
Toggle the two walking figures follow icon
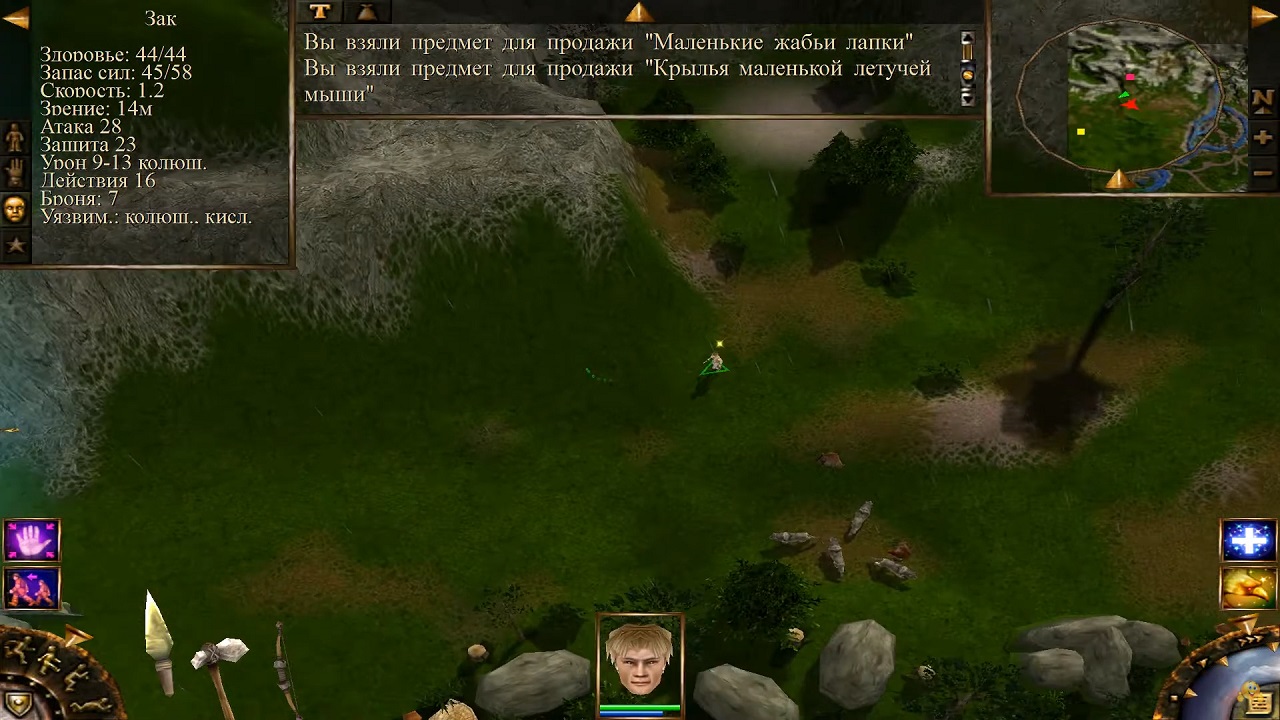point(32,589)
